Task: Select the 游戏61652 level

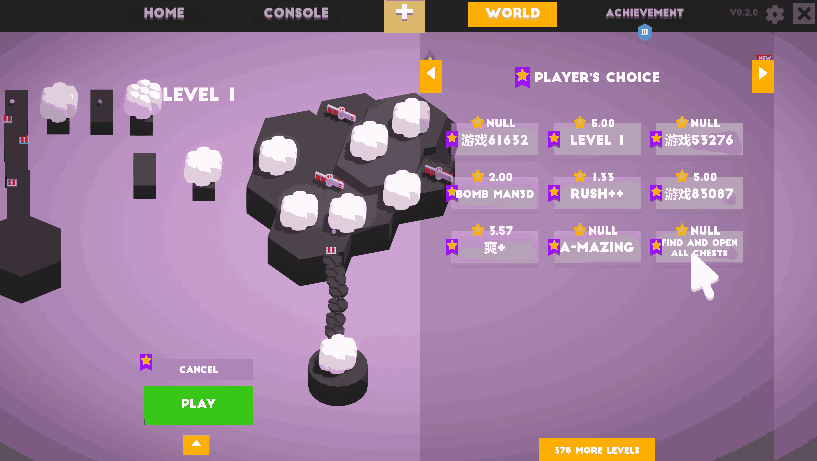Action: [496, 140]
